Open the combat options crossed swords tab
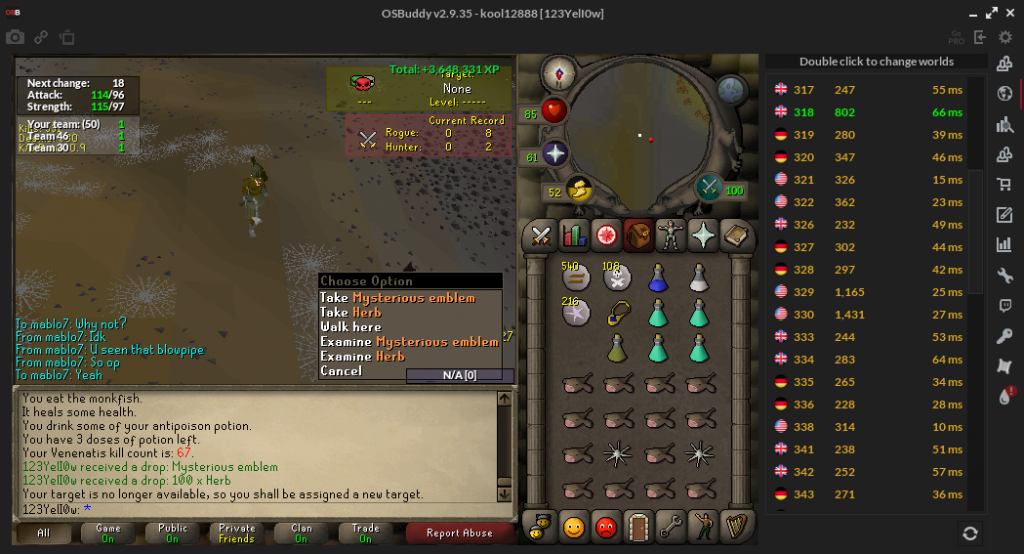The width and height of the screenshot is (1024, 554). [542, 236]
